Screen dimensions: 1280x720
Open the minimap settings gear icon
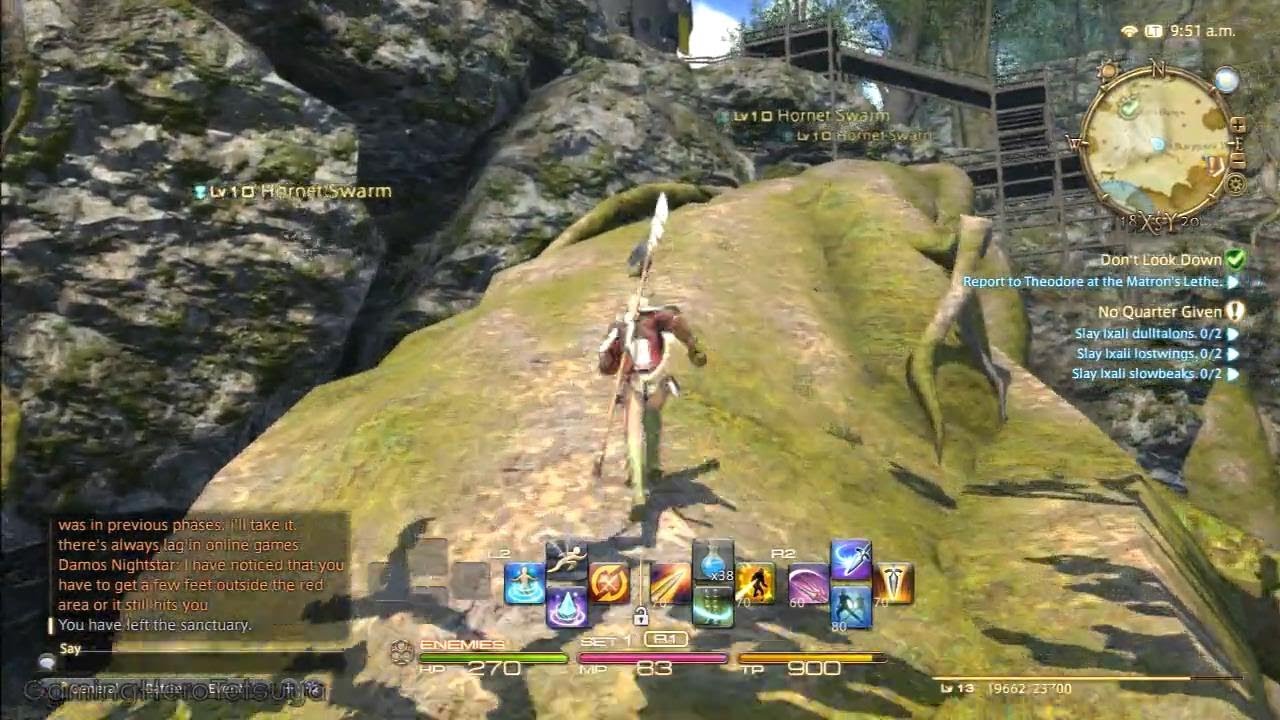[x=1235, y=182]
